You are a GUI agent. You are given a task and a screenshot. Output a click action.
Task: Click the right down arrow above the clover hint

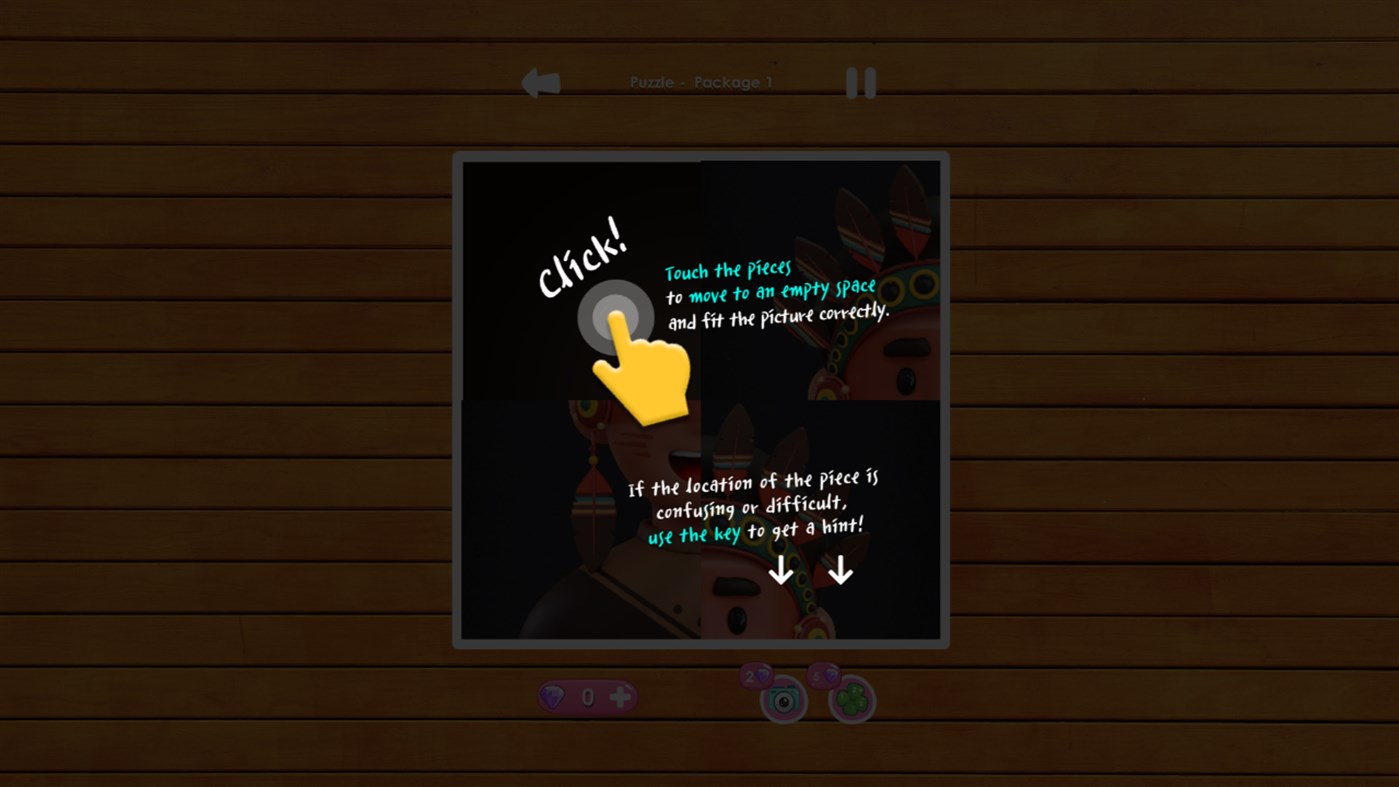840,571
